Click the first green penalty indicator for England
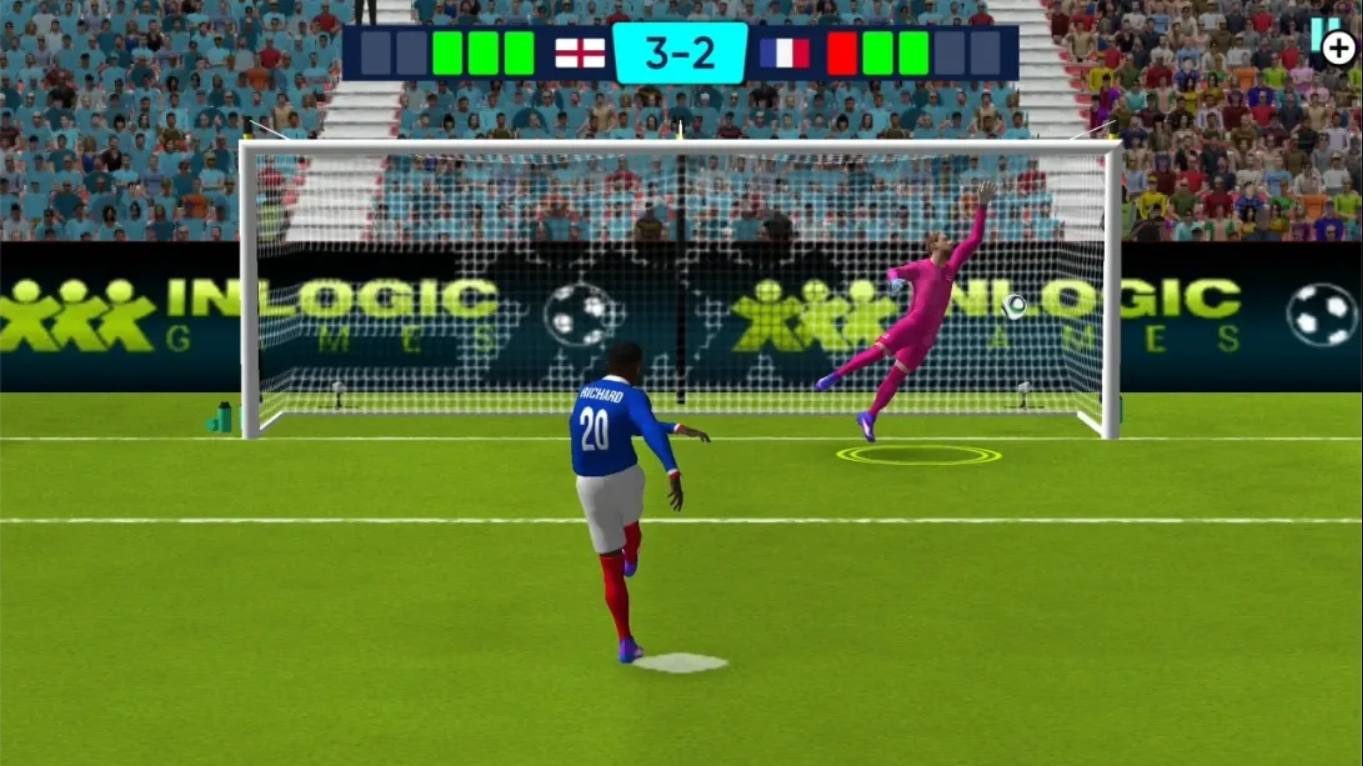The width and height of the screenshot is (1363, 766). (447, 52)
